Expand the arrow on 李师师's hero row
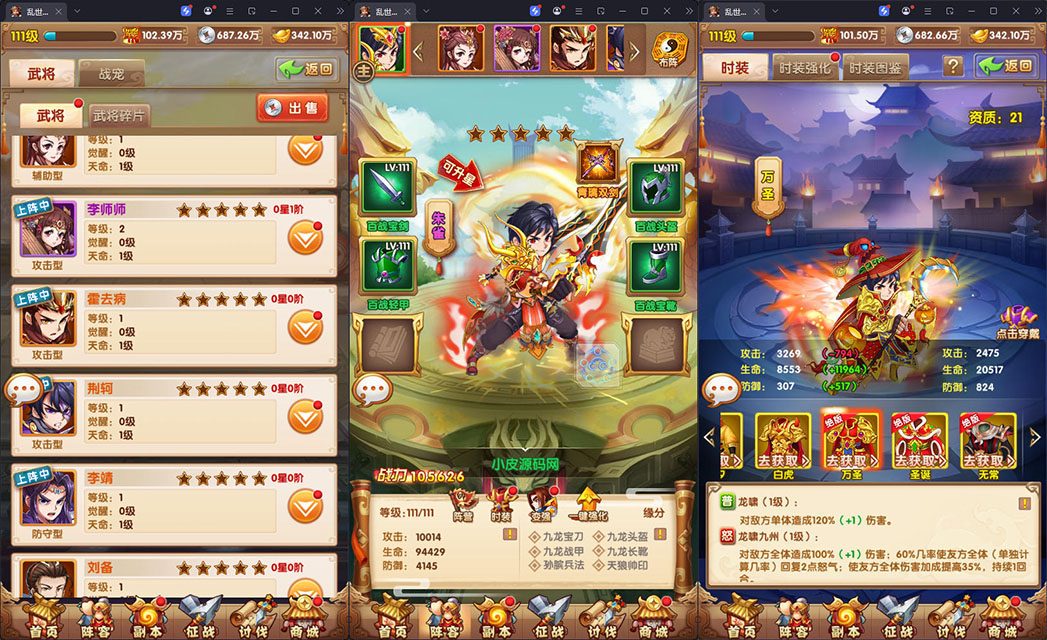This screenshot has width=1047, height=640. coord(305,239)
